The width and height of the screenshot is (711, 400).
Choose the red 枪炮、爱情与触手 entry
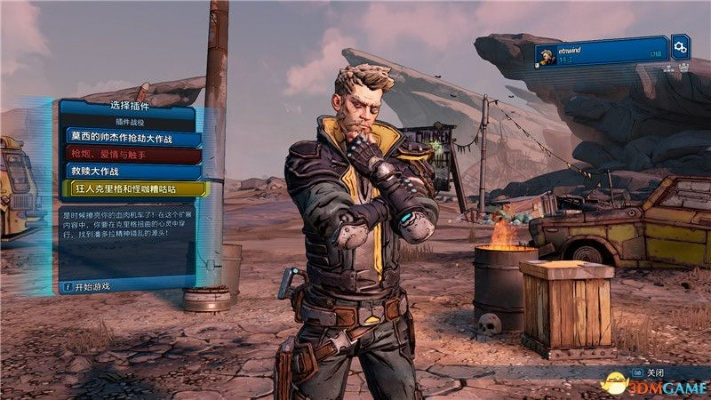[133, 154]
